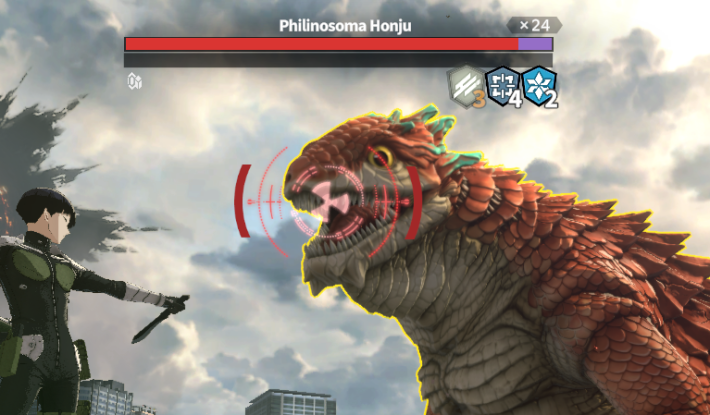This screenshot has width=710, height=415.
Task: Select the crosshair grid shield icon
Action: [501, 84]
